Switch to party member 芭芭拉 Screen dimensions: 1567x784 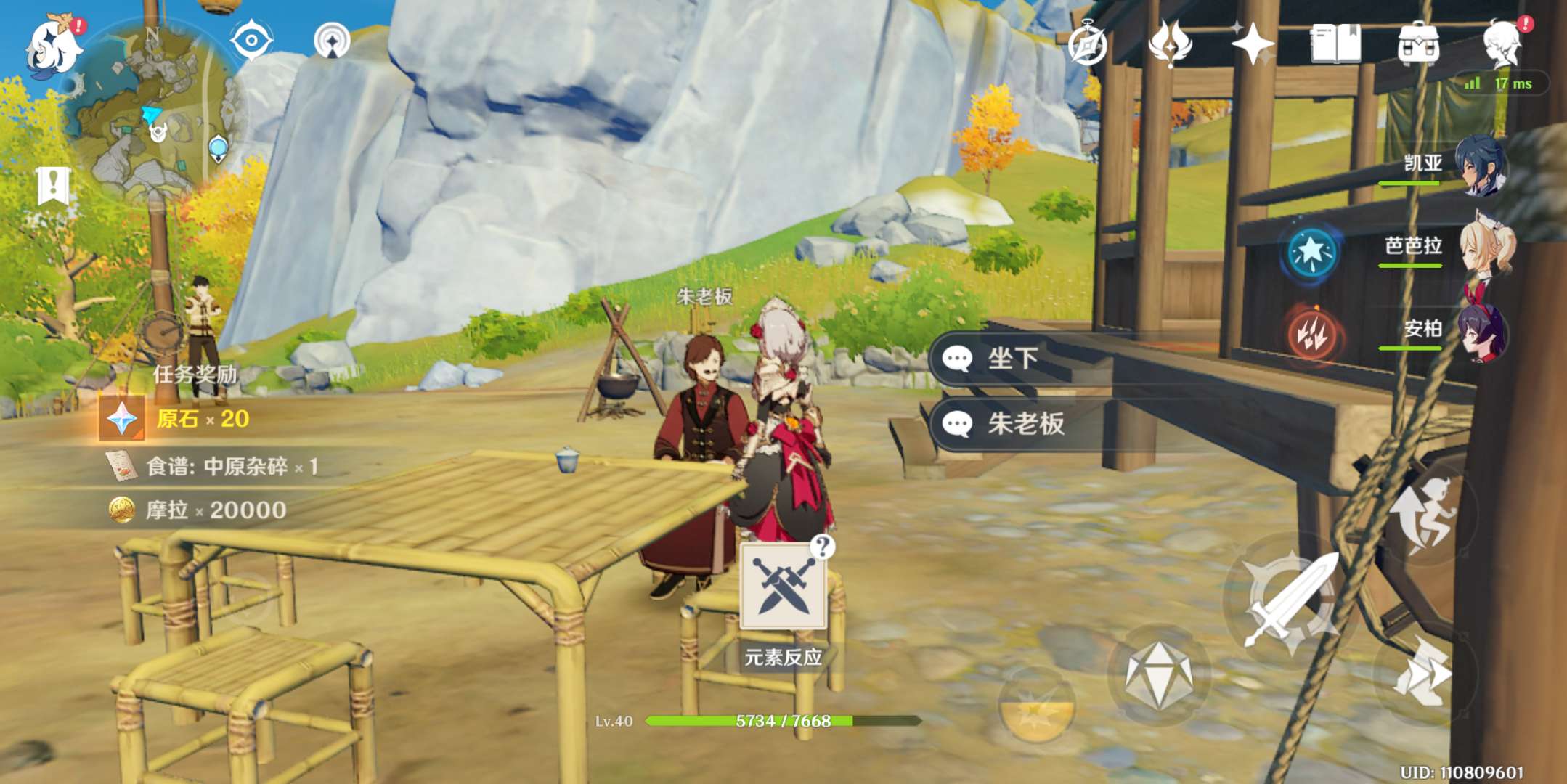[x=1486, y=248]
